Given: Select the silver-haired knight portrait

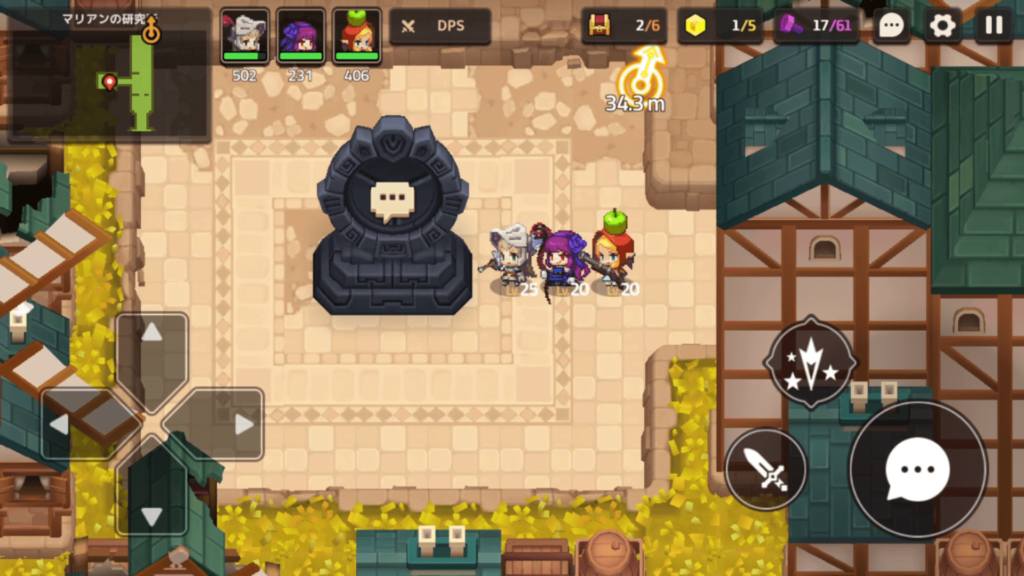Looking at the screenshot, I should [244, 36].
